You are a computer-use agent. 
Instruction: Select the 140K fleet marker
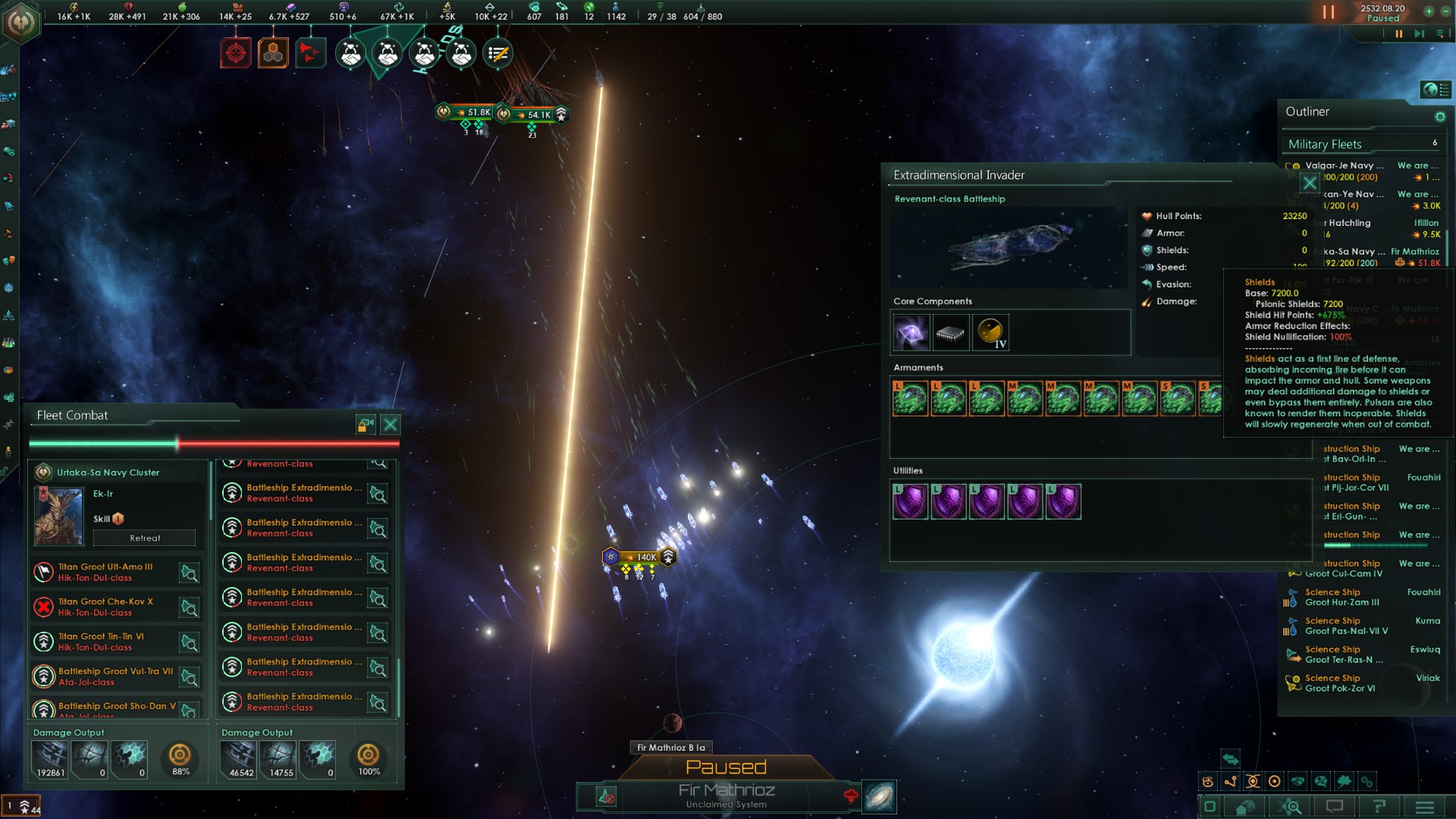point(639,557)
